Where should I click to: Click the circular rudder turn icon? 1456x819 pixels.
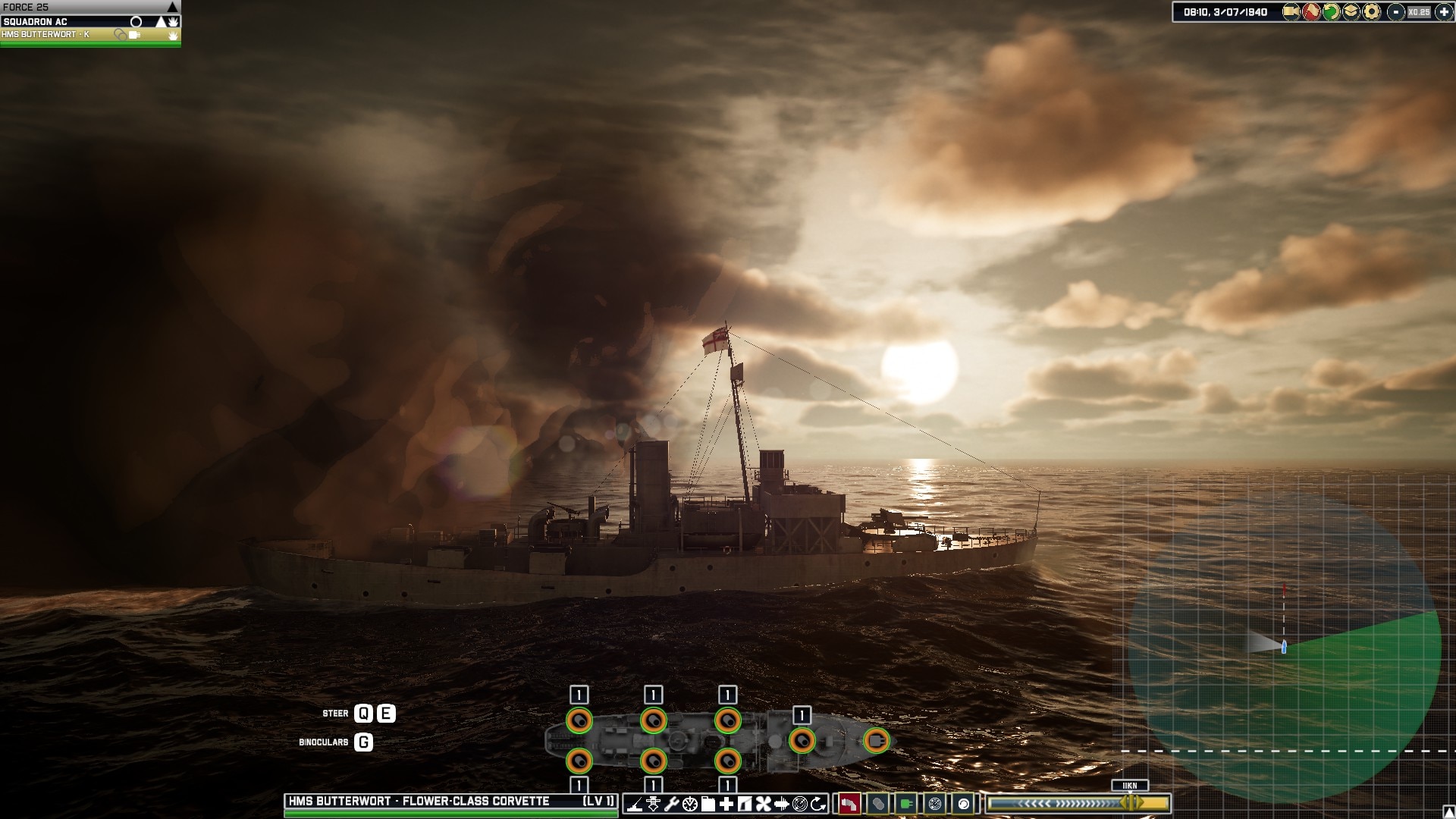click(817, 803)
